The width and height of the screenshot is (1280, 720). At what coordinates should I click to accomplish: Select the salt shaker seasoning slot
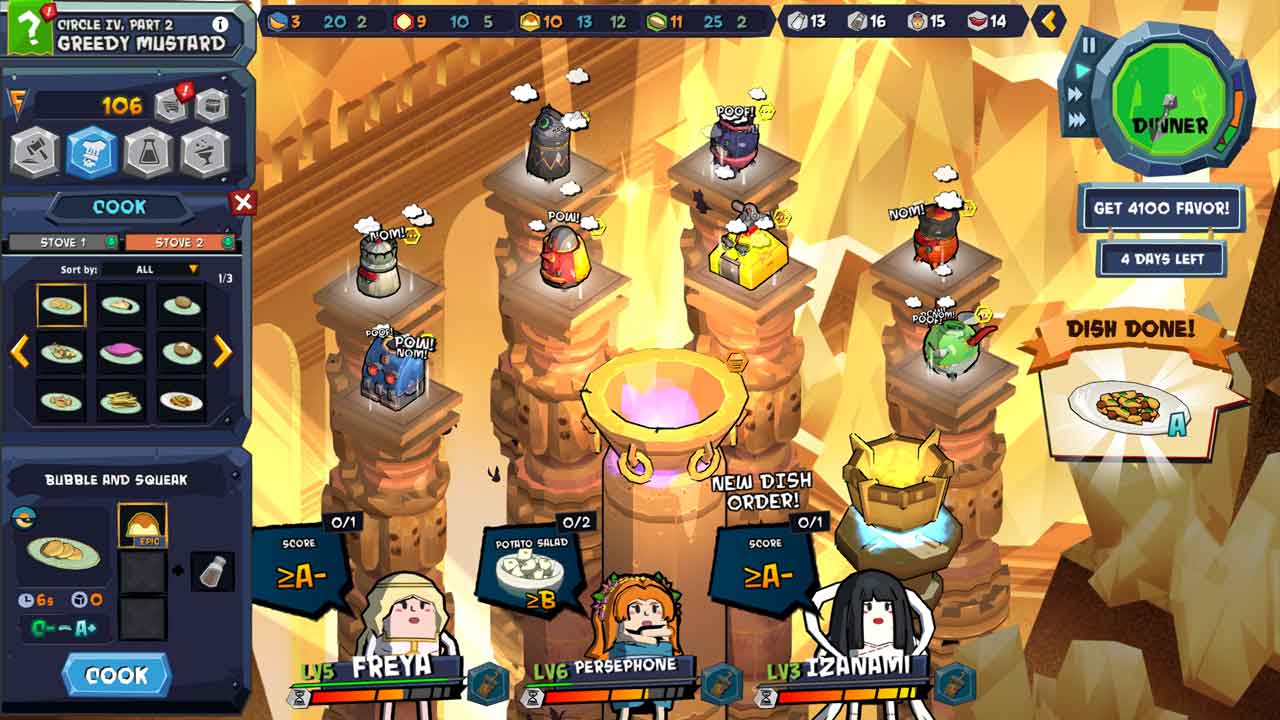[x=212, y=571]
